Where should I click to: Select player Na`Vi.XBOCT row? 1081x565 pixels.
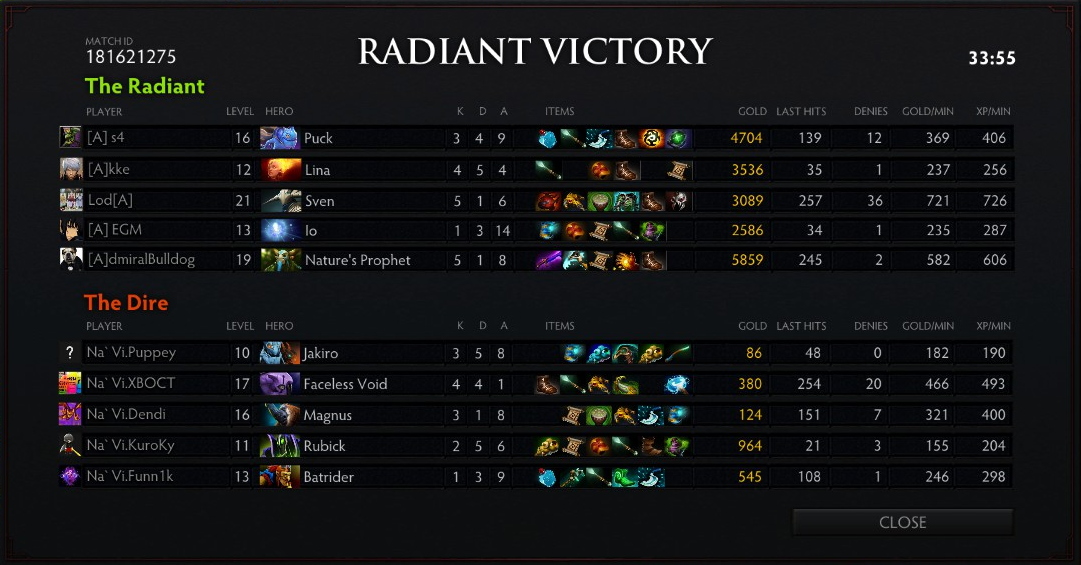[x=131, y=384]
